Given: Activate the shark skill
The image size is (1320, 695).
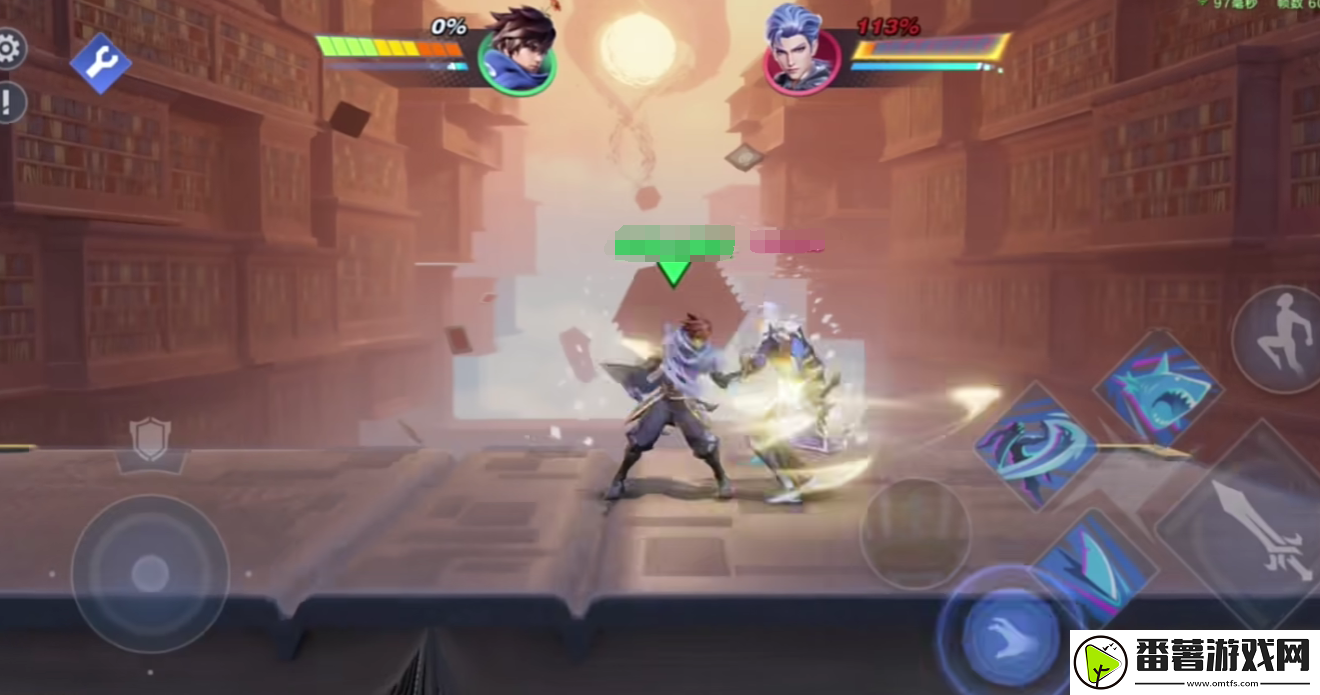Looking at the screenshot, I should click(1158, 387).
